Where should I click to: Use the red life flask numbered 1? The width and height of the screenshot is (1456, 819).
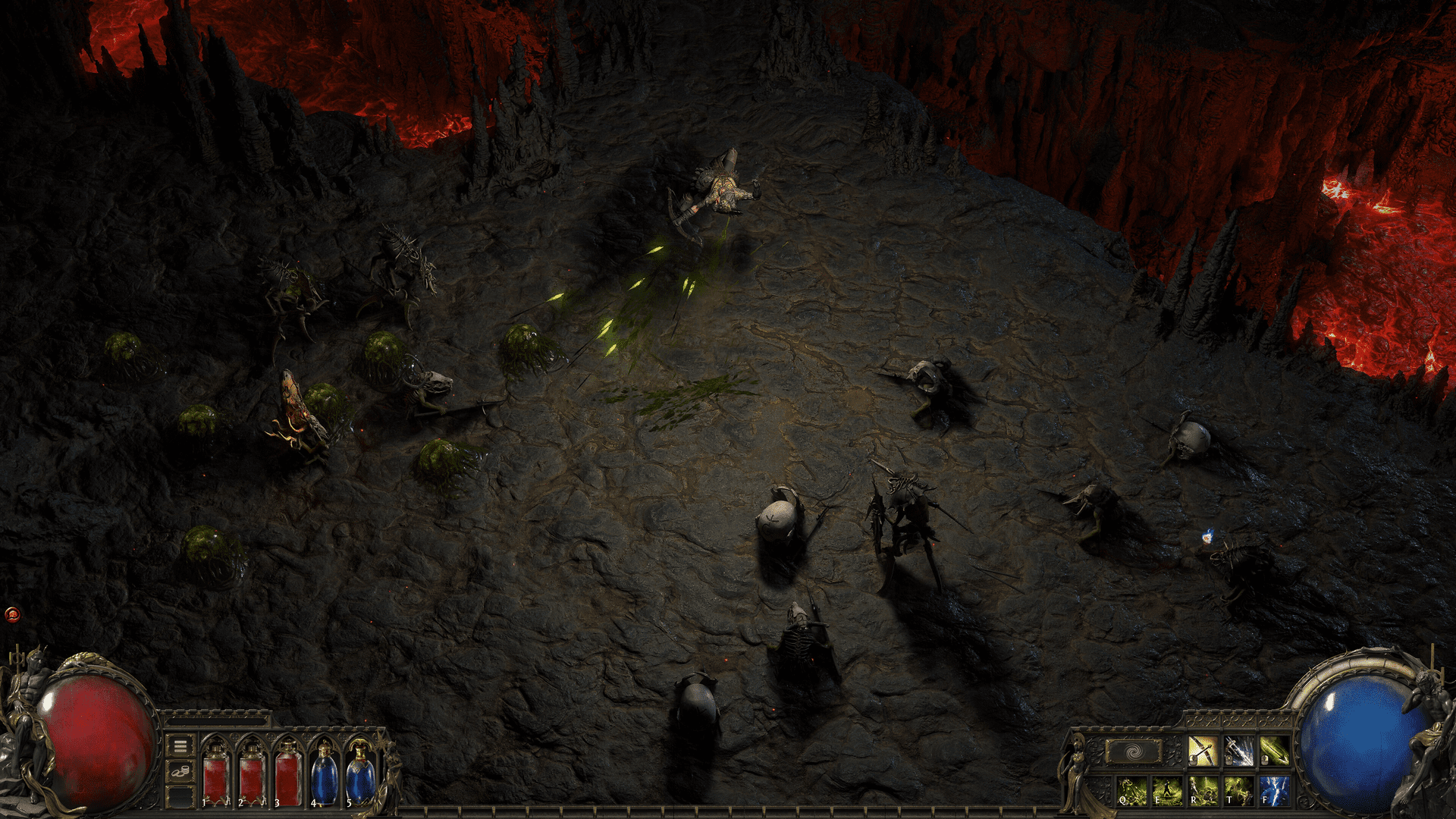(215, 772)
